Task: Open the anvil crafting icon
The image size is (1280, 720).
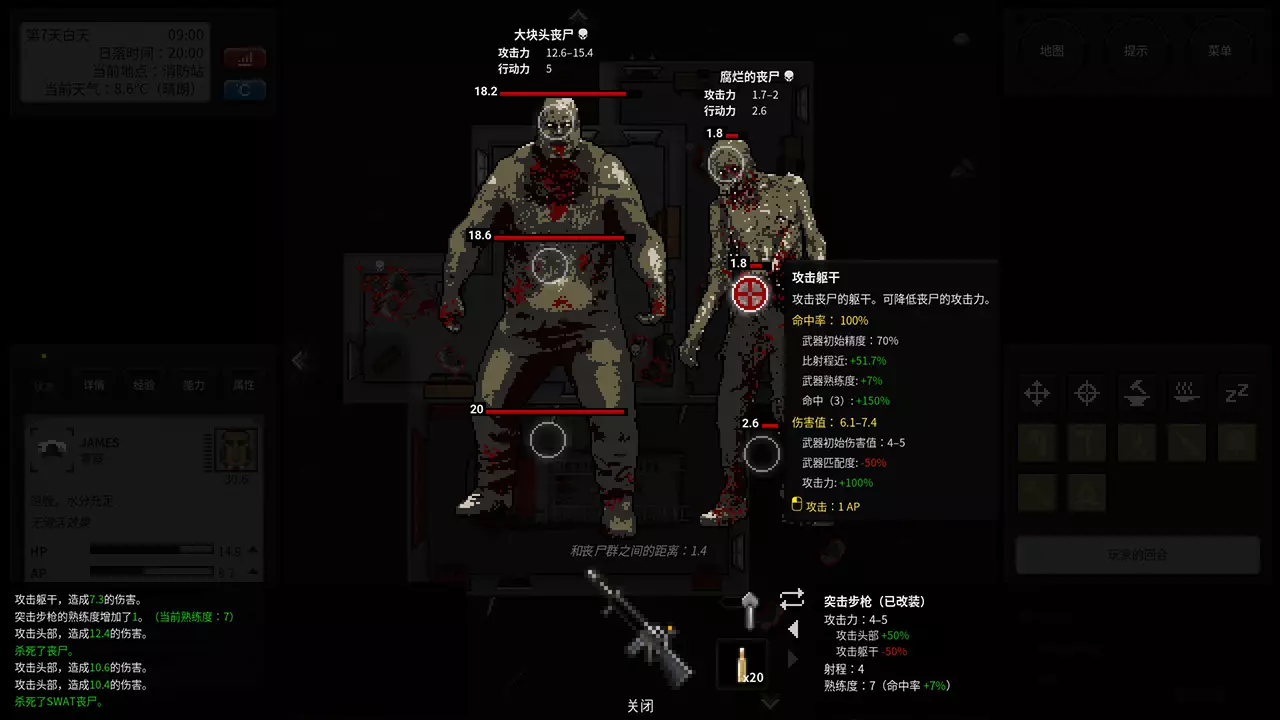Action: [x=1137, y=393]
